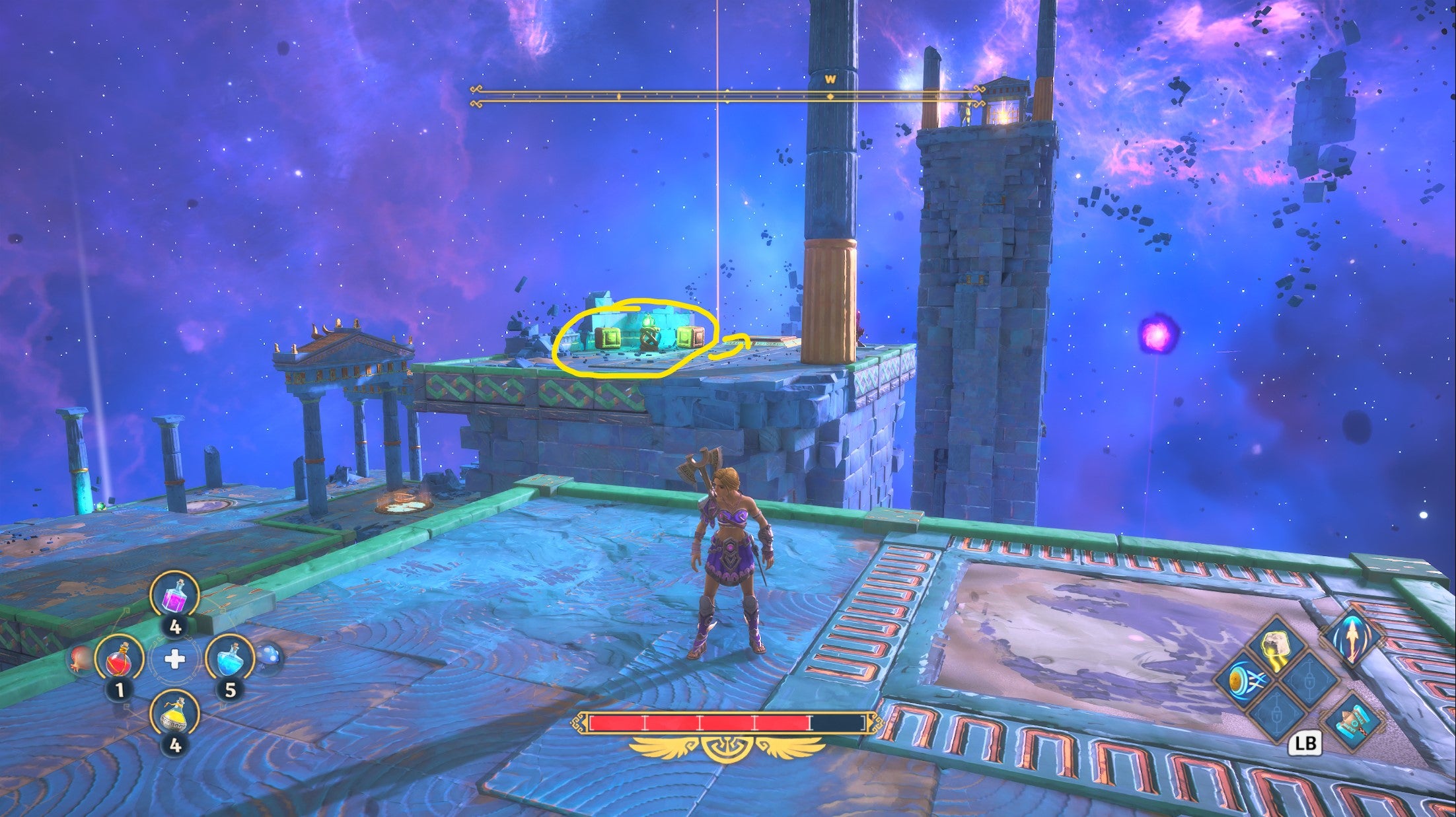
Task: Toggle the LB button prompt indicator
Action: 1306,742
